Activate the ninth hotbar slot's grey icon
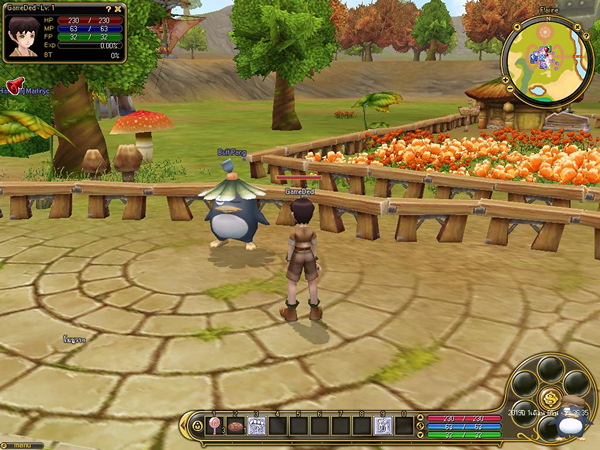The width and height of the screenshot is (600, 450). click(x=382, y=426)
